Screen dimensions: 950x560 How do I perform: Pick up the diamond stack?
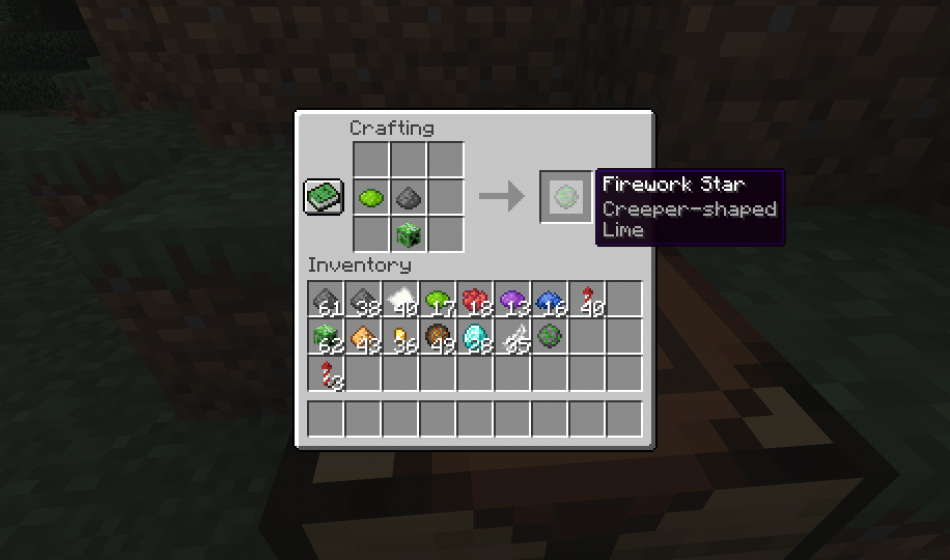pyautogui.click(x=474, y=337)
